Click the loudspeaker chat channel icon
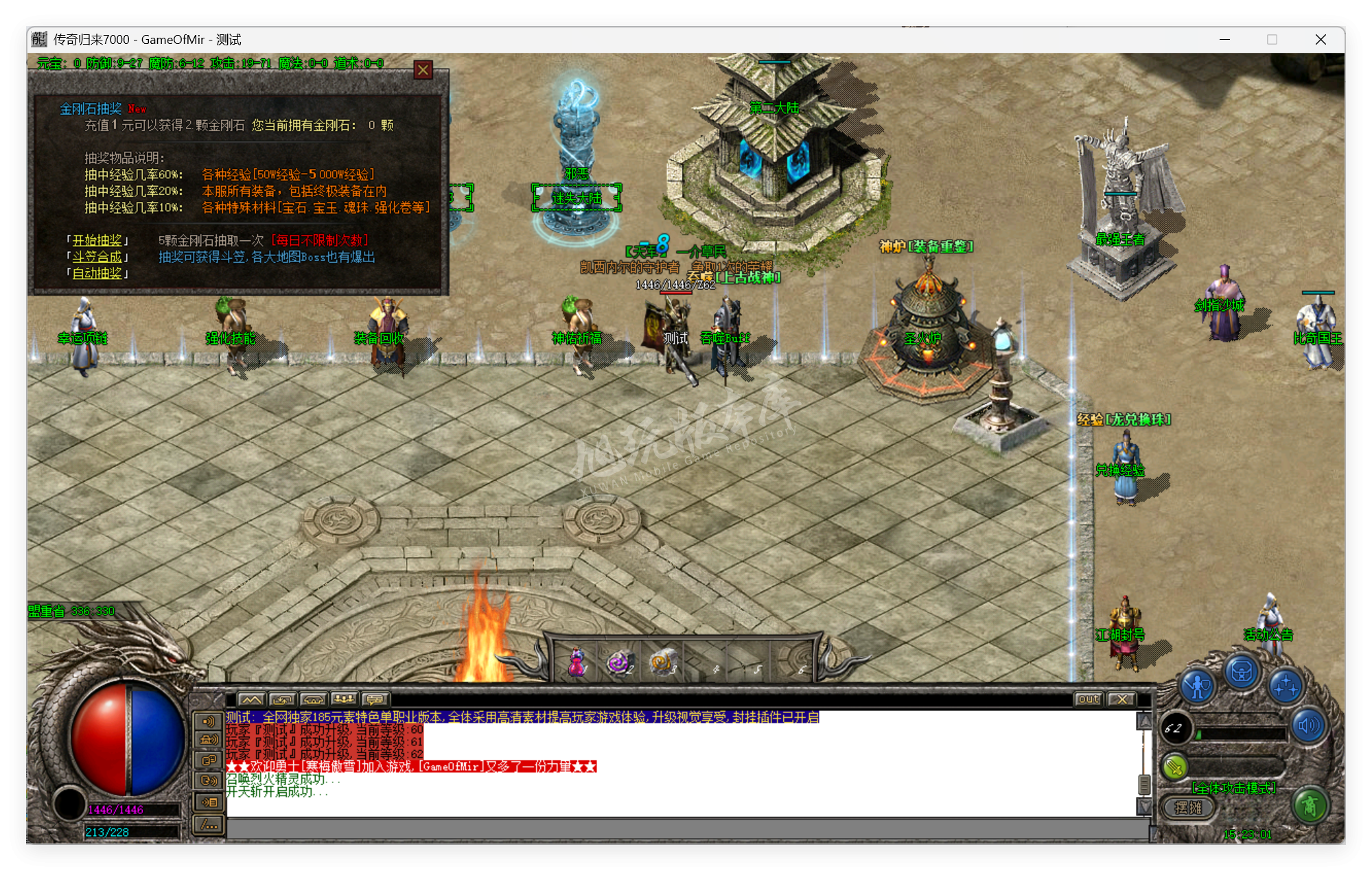This screenshot has height=871, width=1372. point(210,721)
